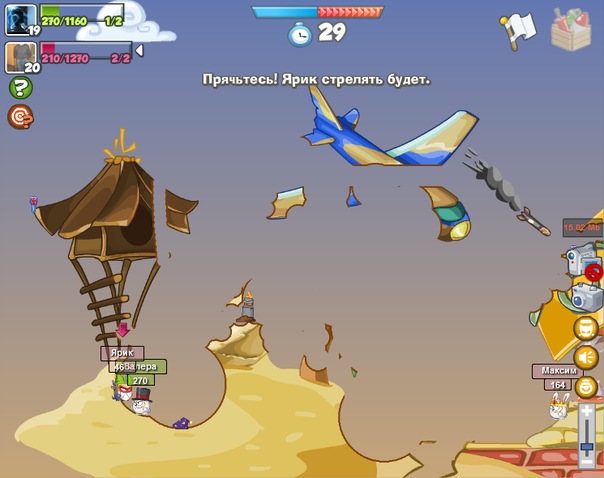Image resolution: width=604 pixels, height=478 pixels.
Task: Click the white arrow beside the pink bar
Action: [x=139, y=50]
